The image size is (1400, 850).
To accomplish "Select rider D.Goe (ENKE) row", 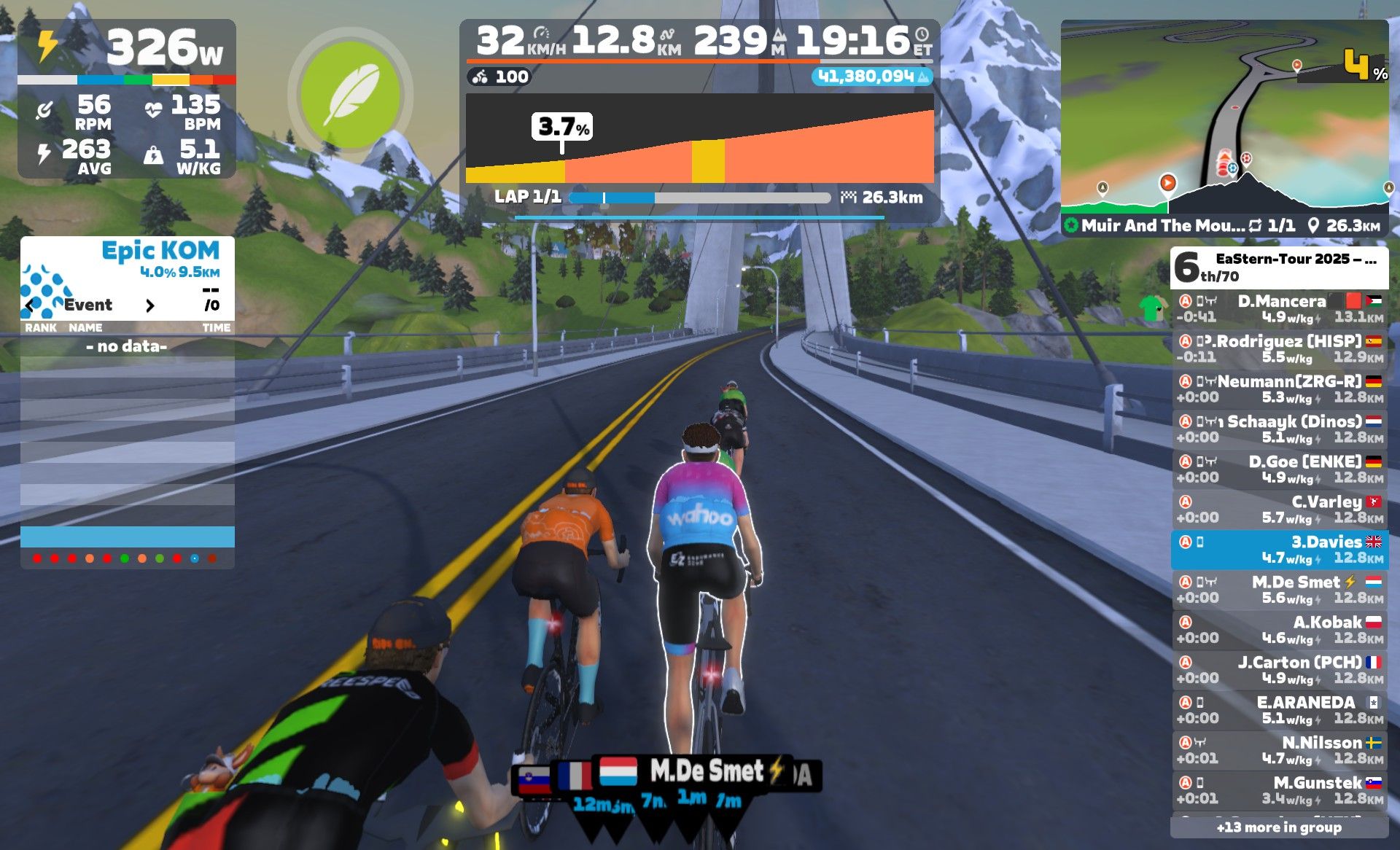I will [x=1280, y=469].
